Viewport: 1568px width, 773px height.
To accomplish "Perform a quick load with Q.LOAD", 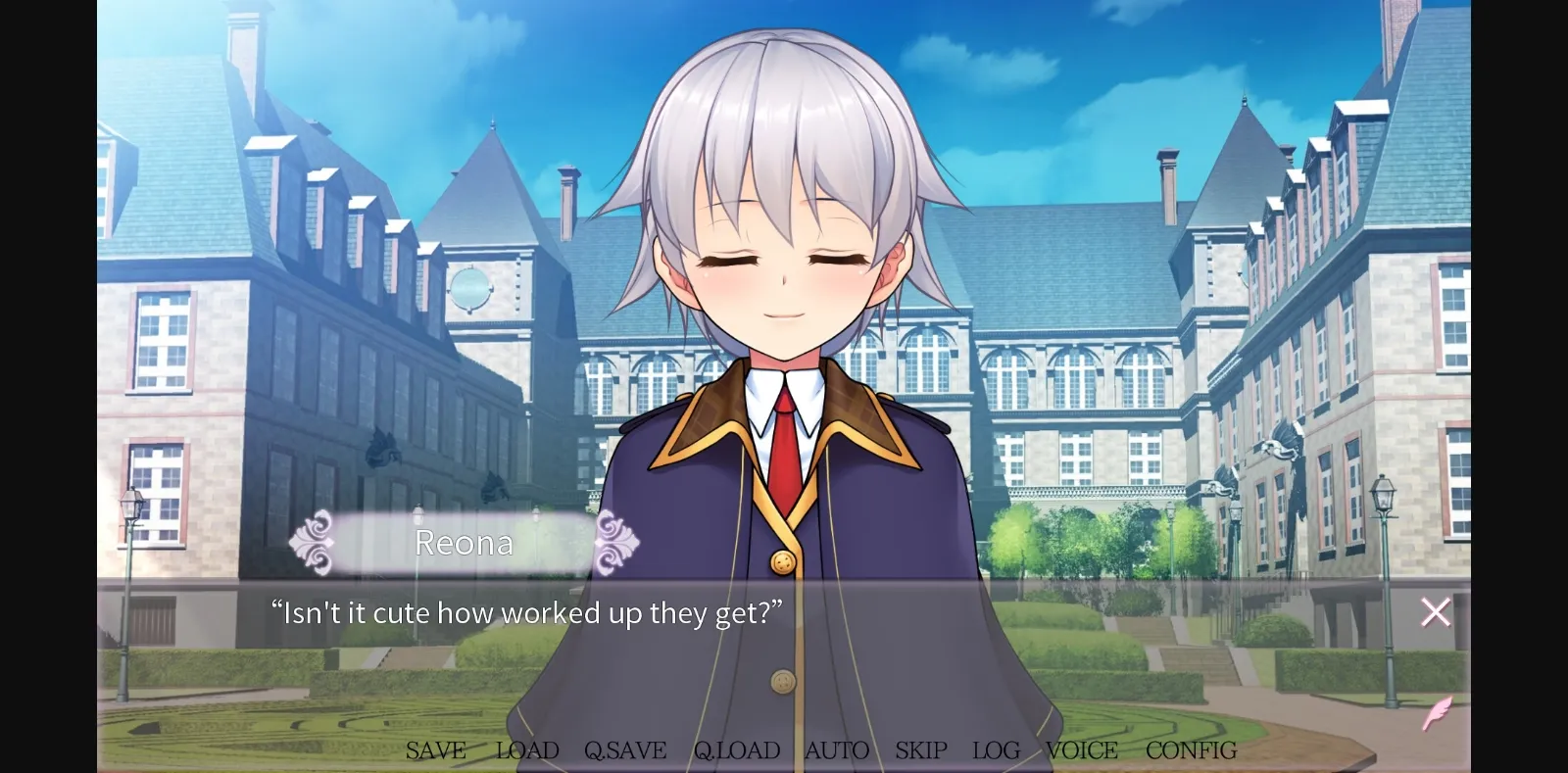I will point(737,750).
